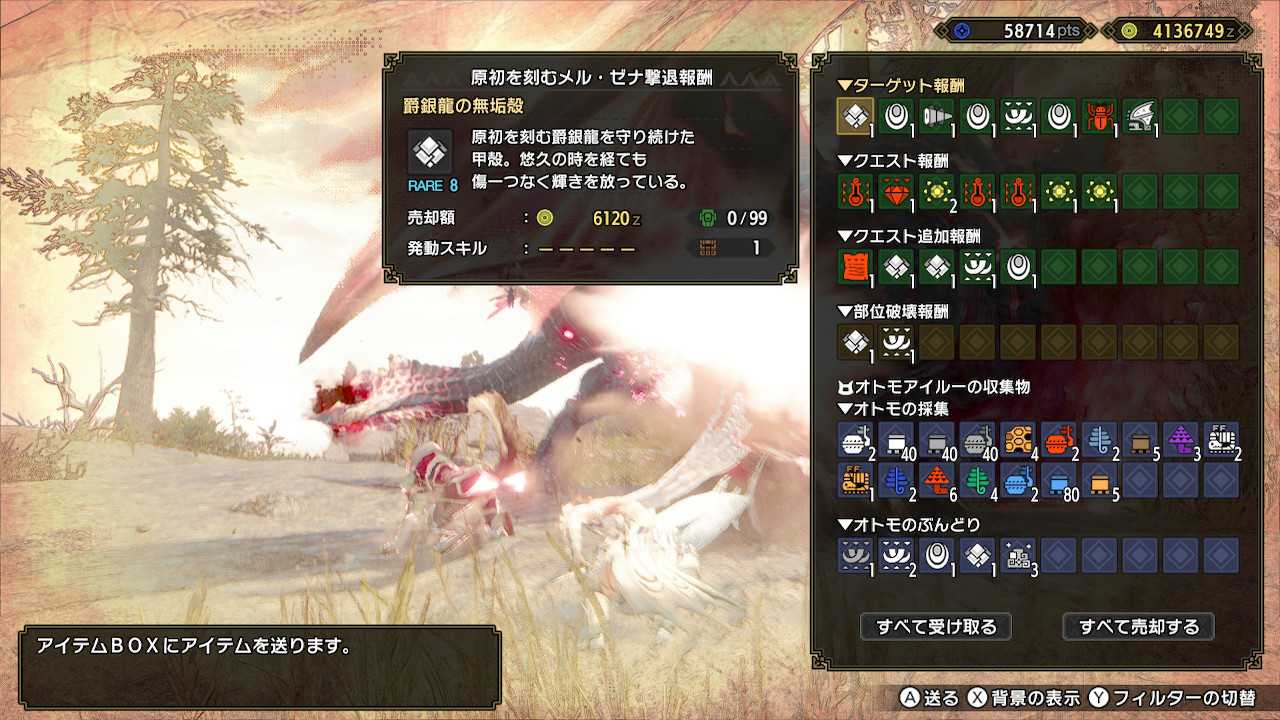This screenshot has width=1280, height=720.
Task: Pick the purple mushroom stacked three
Action: click(1180, 440)
